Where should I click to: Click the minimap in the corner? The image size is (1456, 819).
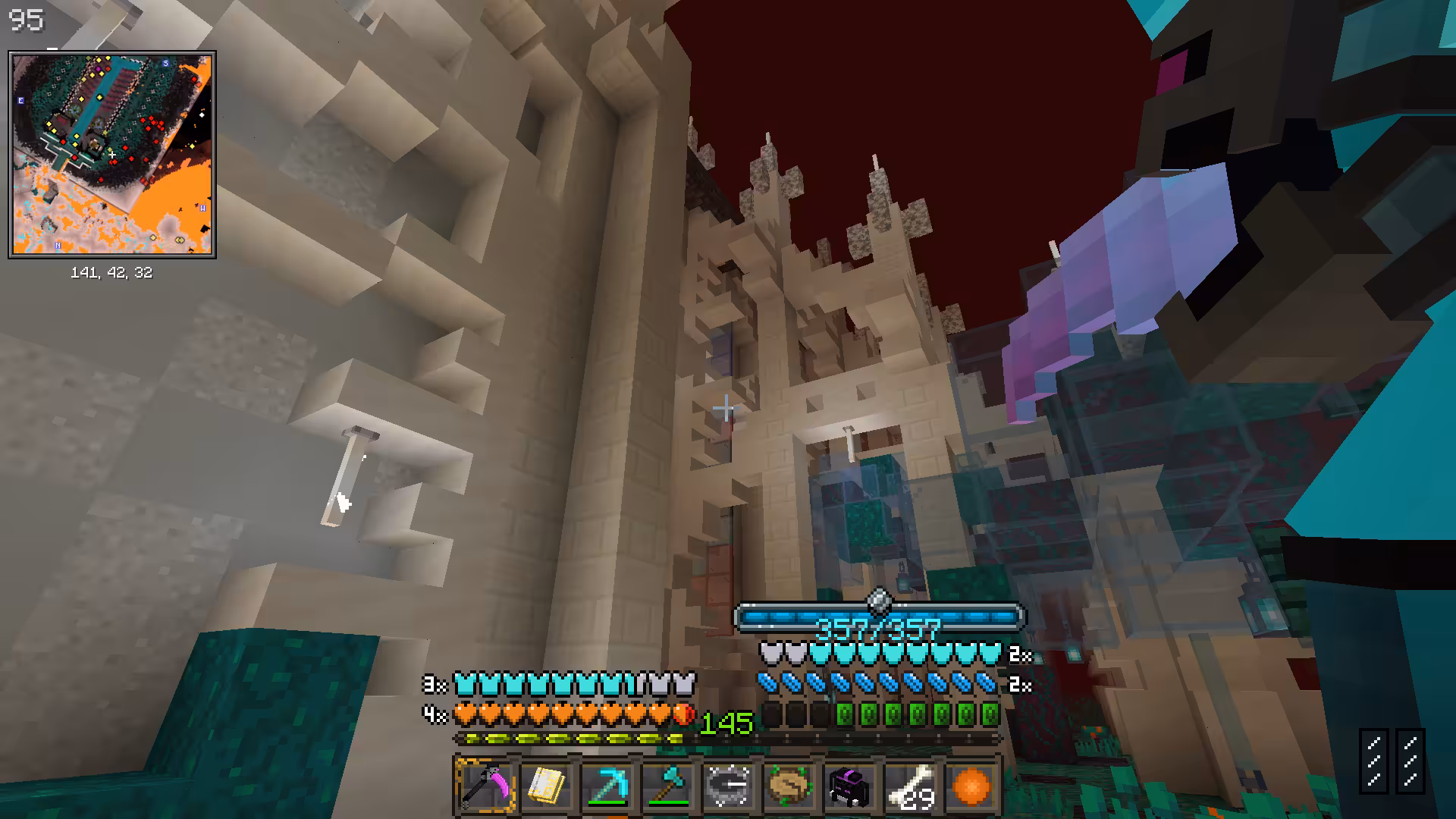(112, 155)
